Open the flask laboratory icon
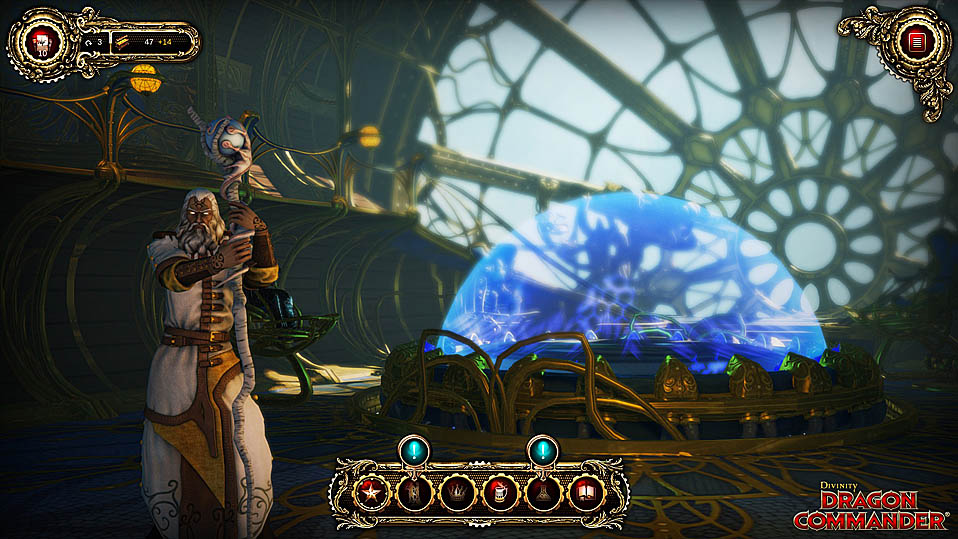The height and width of the screenshot is (539, 958). coord(542,492)
